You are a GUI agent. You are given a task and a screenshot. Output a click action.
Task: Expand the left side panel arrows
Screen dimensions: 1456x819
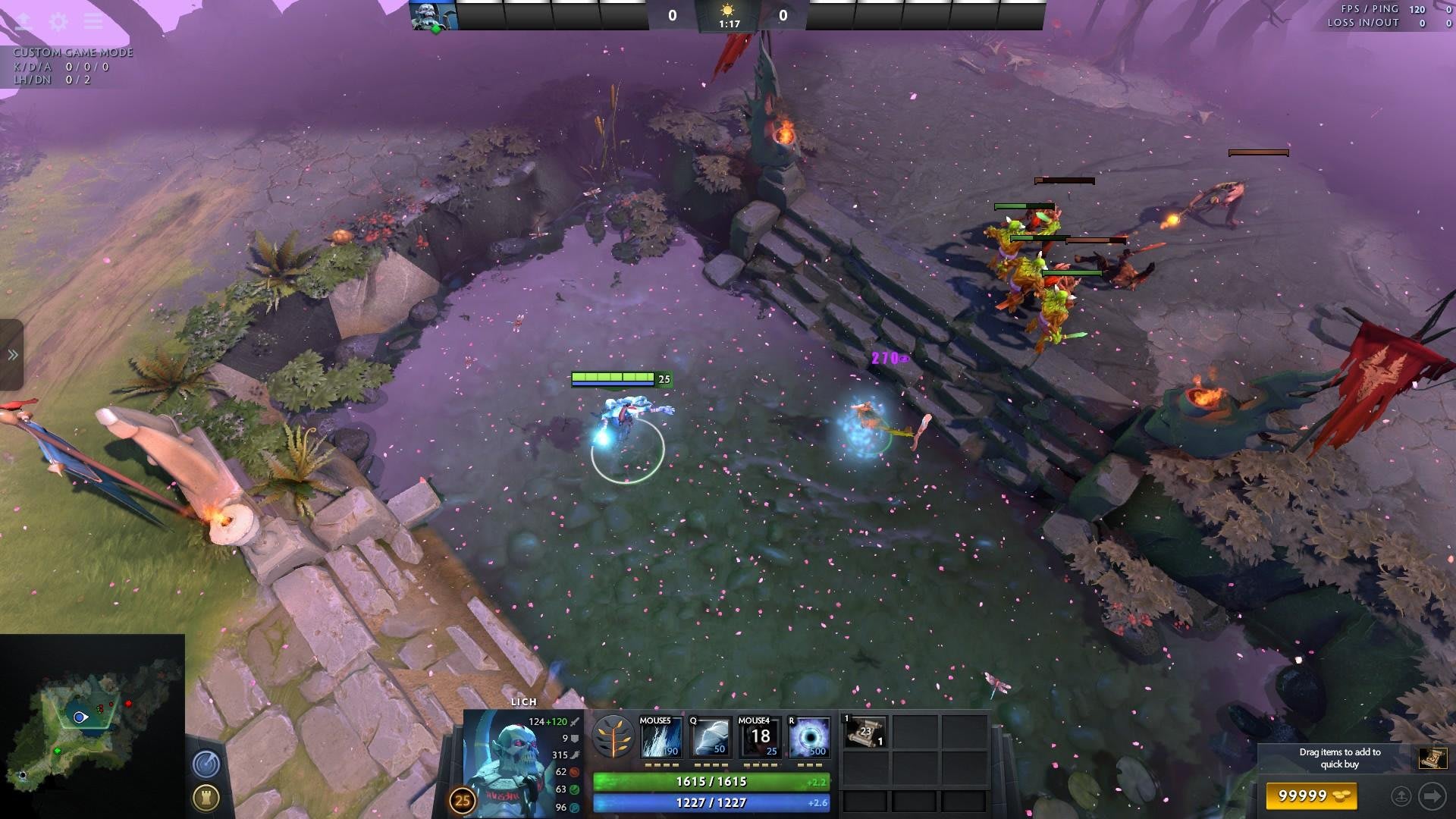point(12,355)
